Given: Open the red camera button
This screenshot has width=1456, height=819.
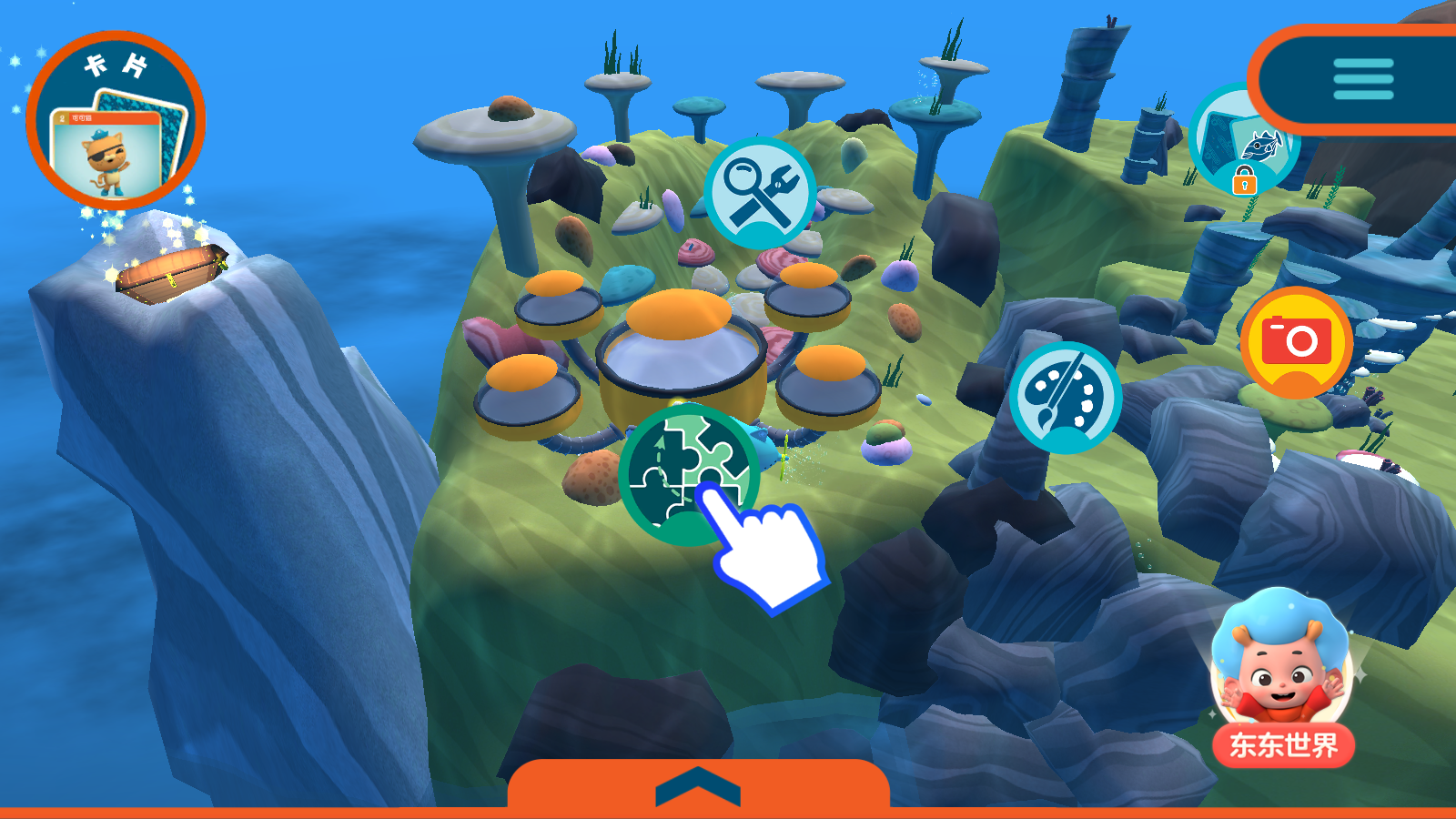Looking at the screenshot, I should (x=1296, y=342).
